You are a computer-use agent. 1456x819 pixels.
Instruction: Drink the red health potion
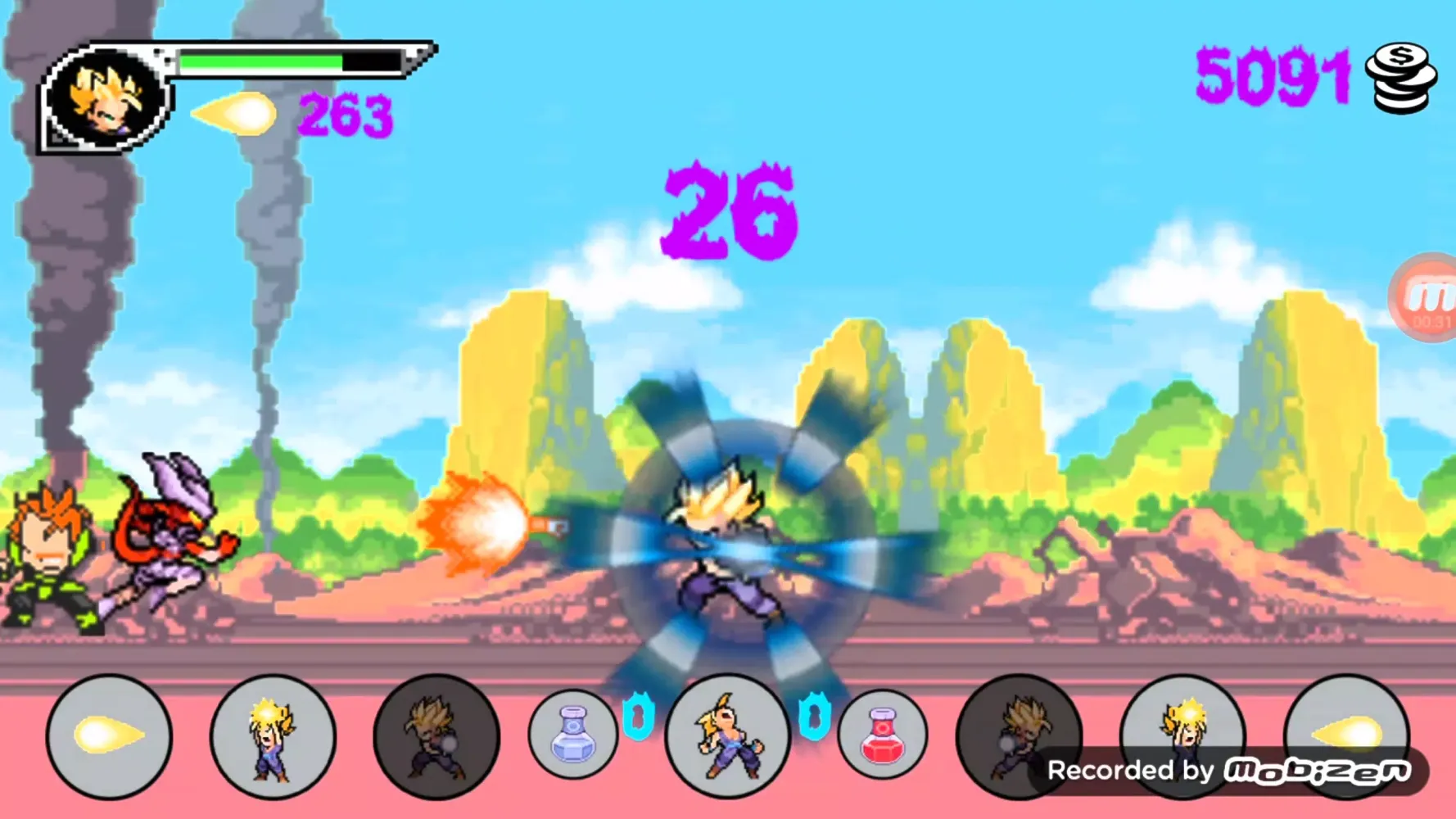(882, 733)
